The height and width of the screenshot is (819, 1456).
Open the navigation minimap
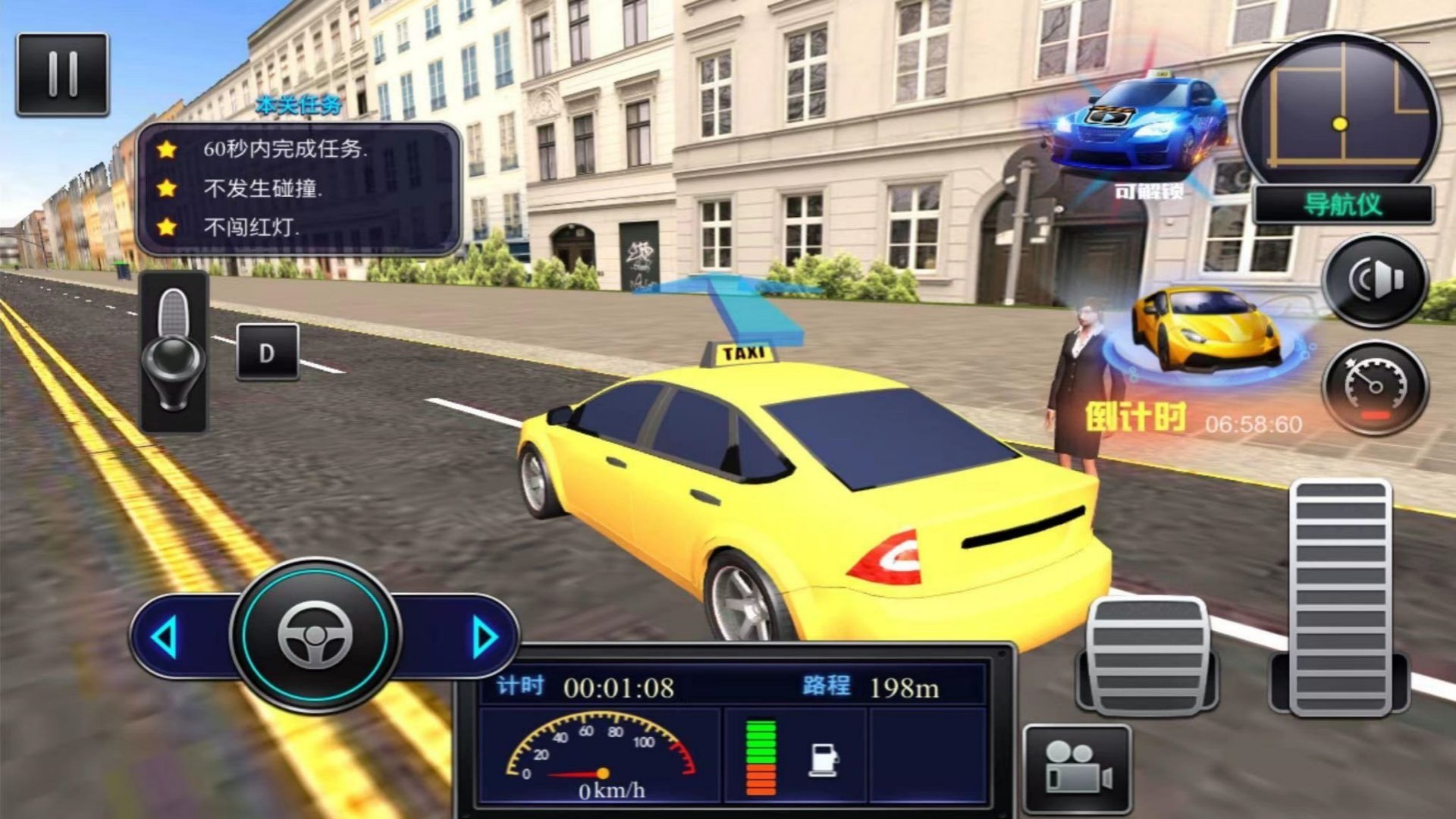click(1340, 110)
